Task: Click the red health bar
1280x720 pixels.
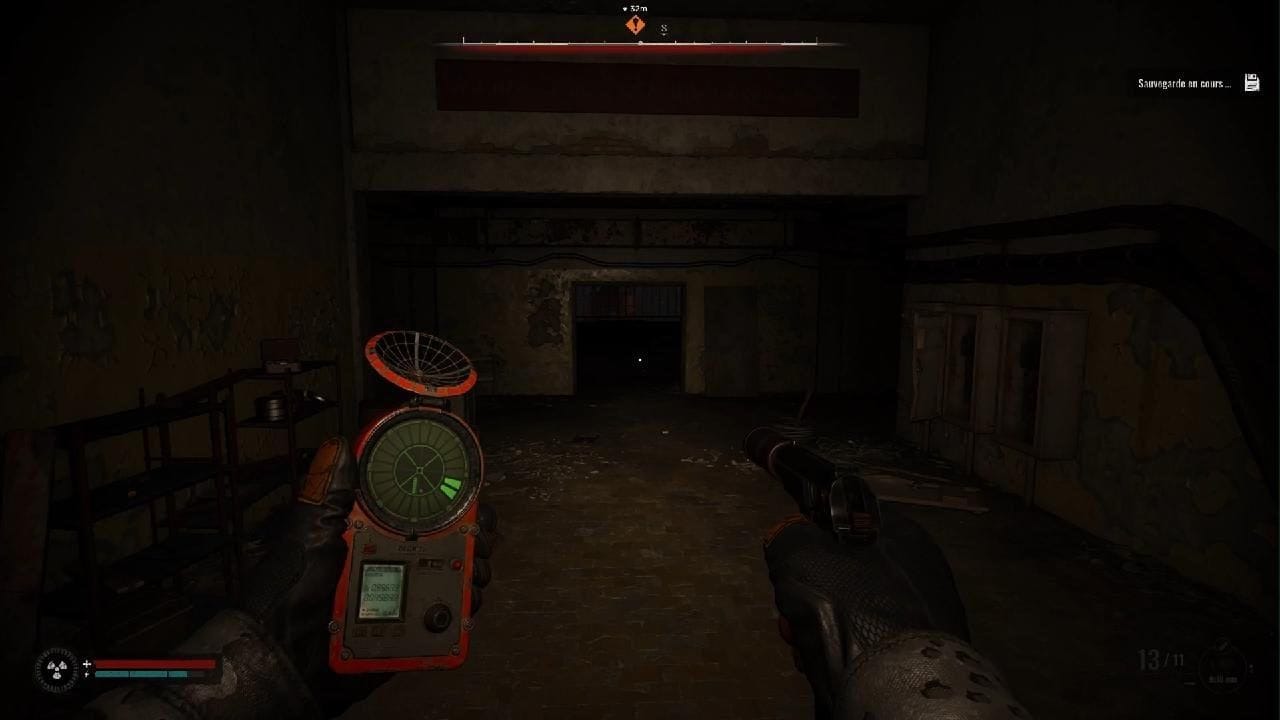Action: (x=155, y=662)
